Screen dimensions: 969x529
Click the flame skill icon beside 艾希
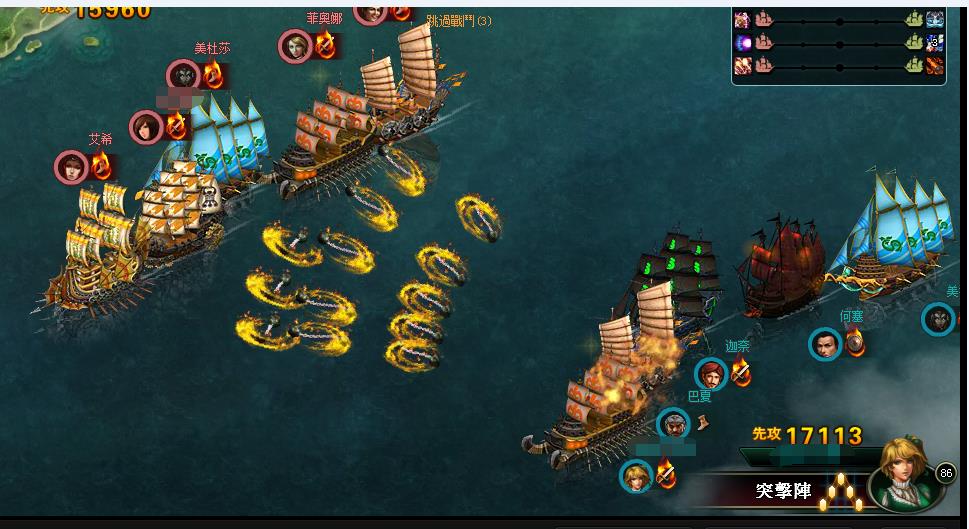click(x=102, y=166)
